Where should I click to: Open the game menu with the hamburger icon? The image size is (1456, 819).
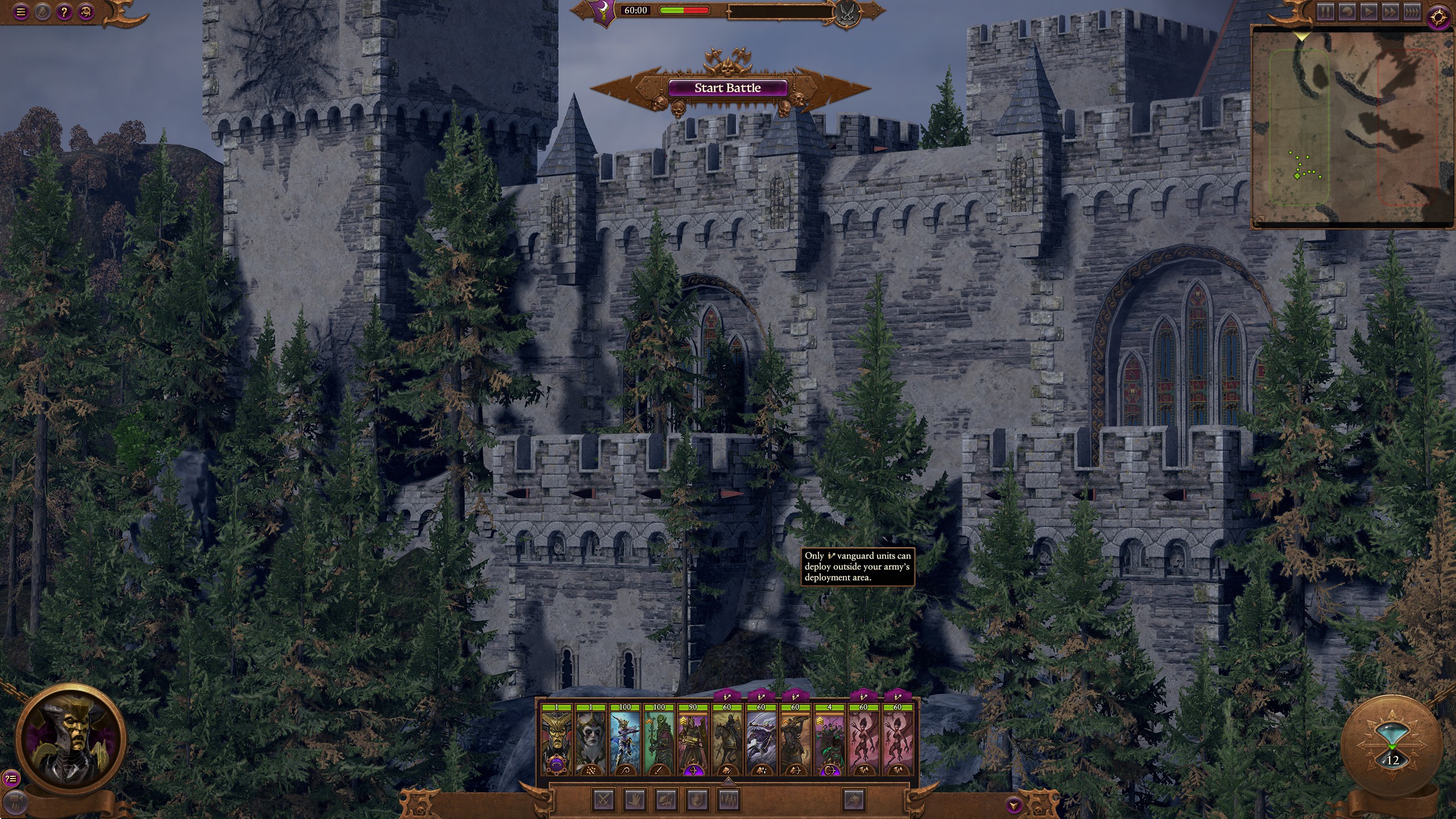pyautogui.click(x=21, y=11)
